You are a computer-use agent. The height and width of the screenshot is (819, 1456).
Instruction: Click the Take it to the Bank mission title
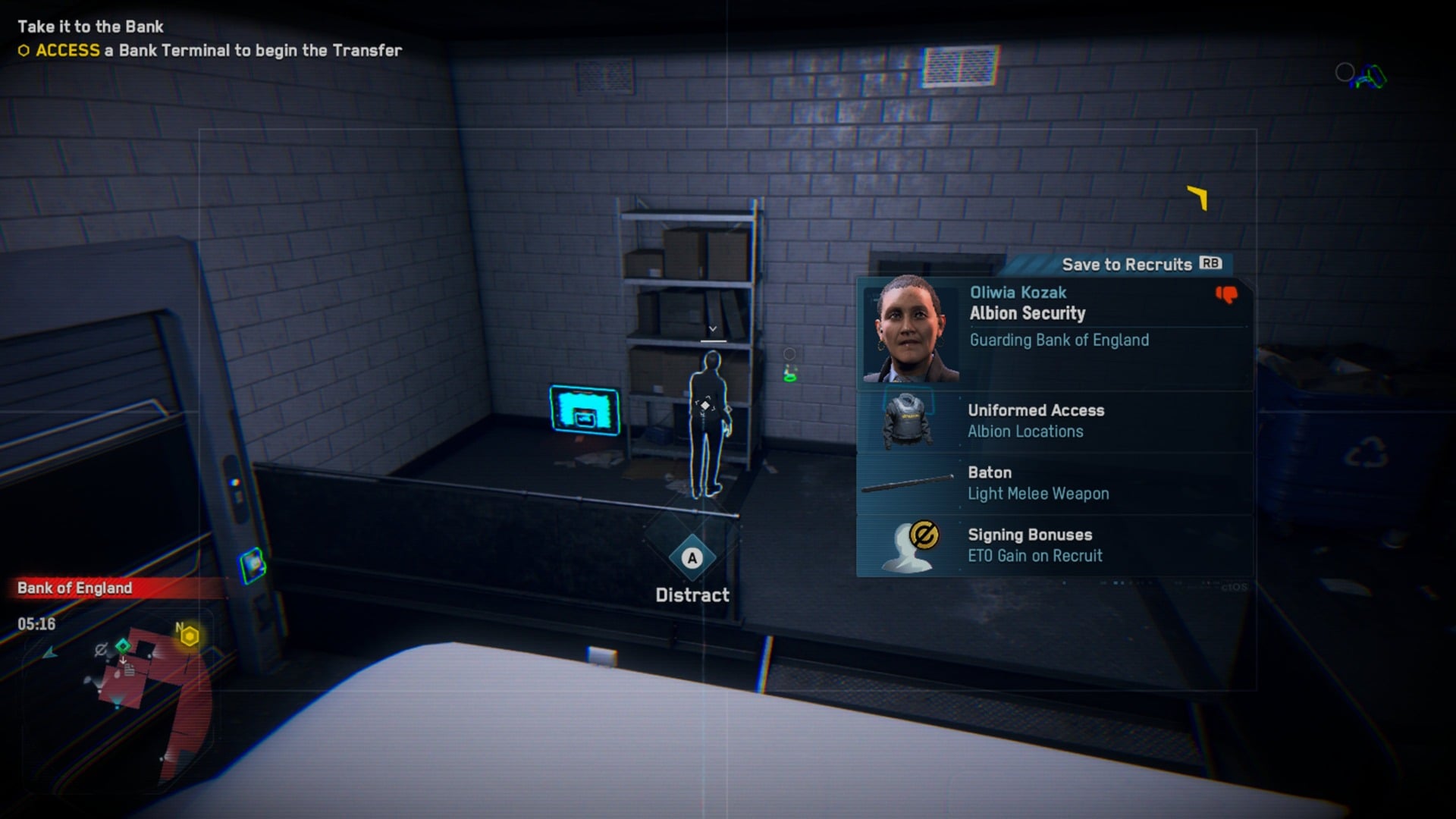(x=91, y=27)
